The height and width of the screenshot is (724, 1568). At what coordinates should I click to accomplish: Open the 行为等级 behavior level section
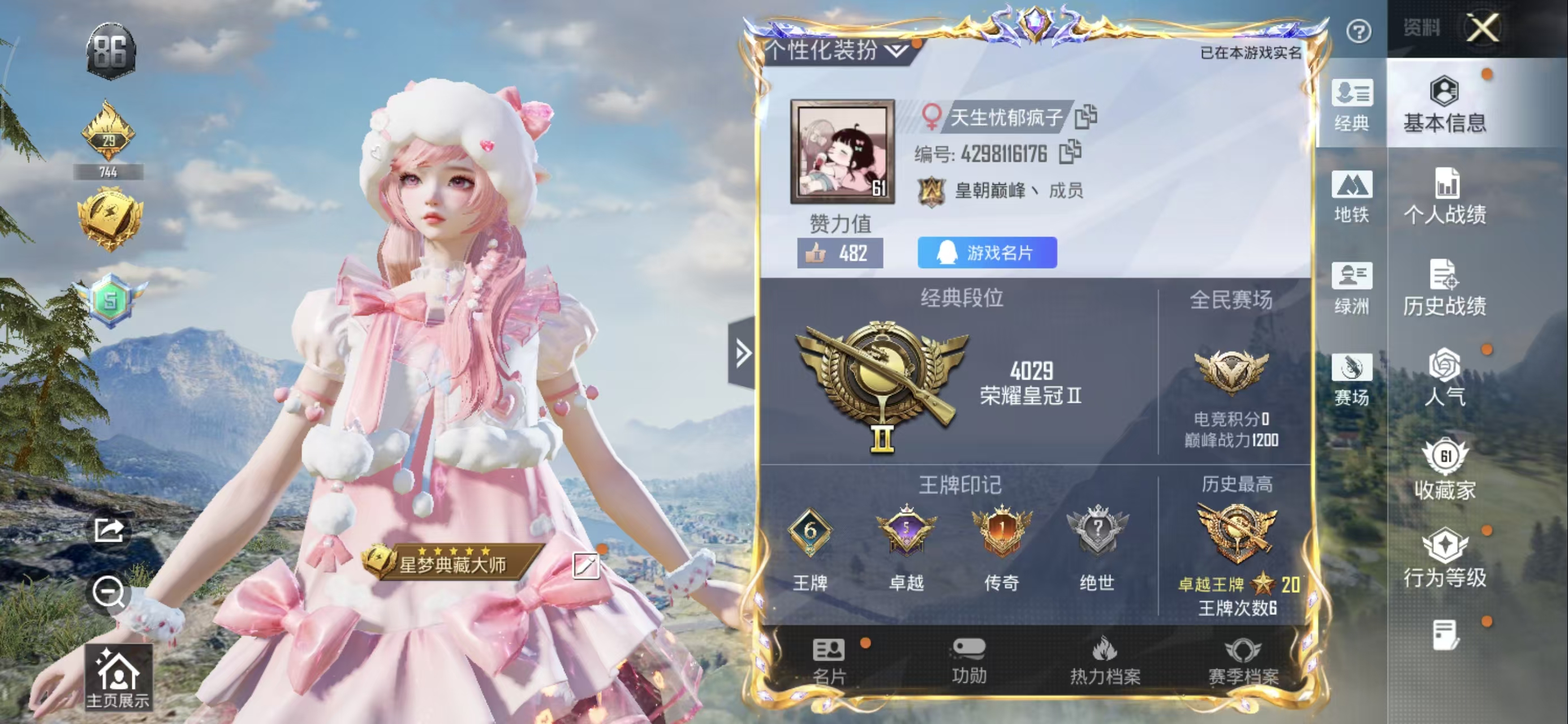pos(1444,558)
